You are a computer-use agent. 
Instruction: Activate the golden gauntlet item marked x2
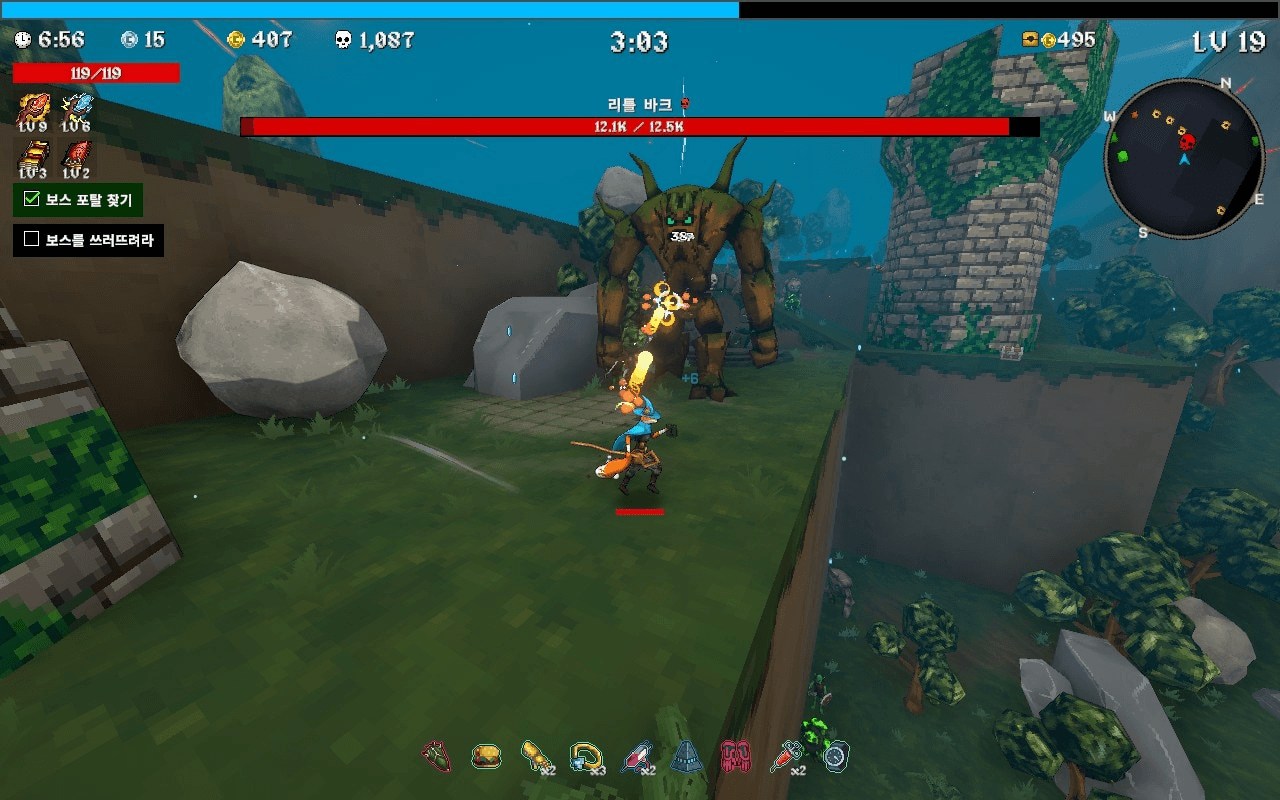point(537,757)
